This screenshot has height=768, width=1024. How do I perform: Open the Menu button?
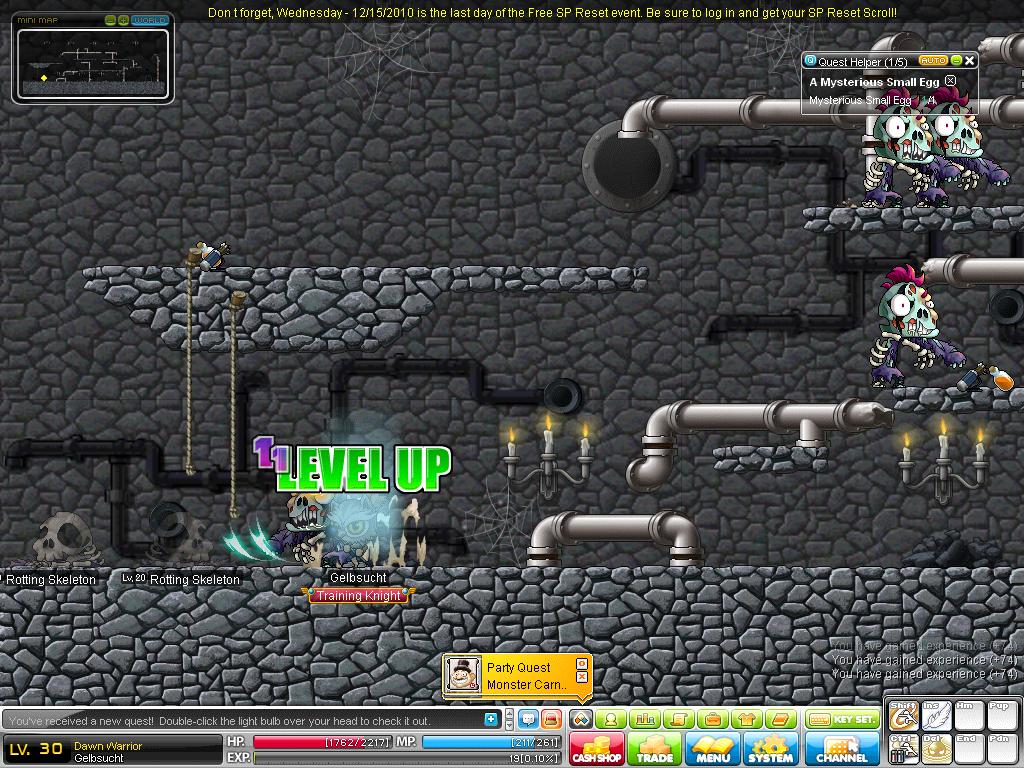coord(713,749)
